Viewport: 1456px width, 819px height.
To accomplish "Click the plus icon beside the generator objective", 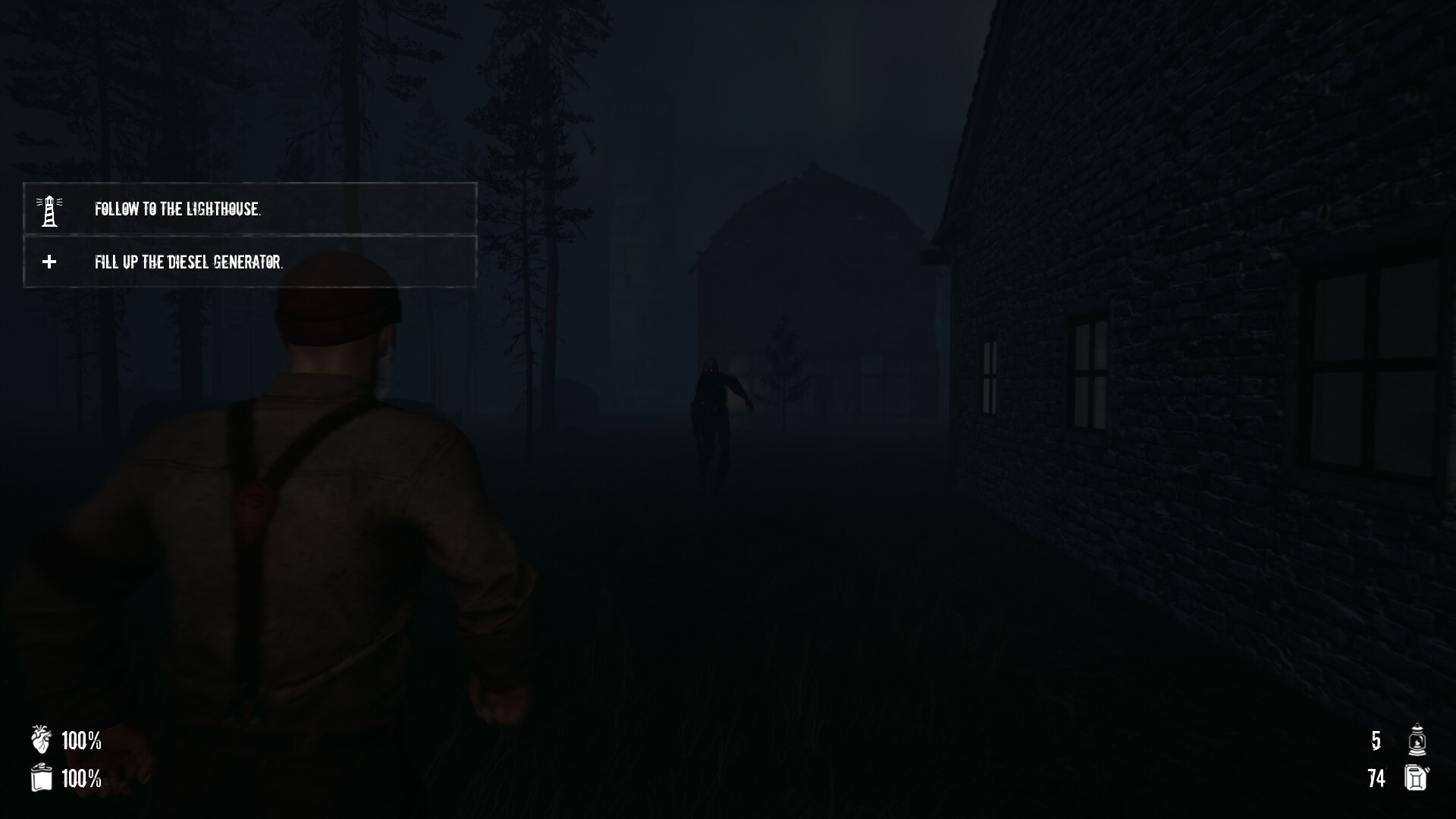I will [x=49, y=263].
